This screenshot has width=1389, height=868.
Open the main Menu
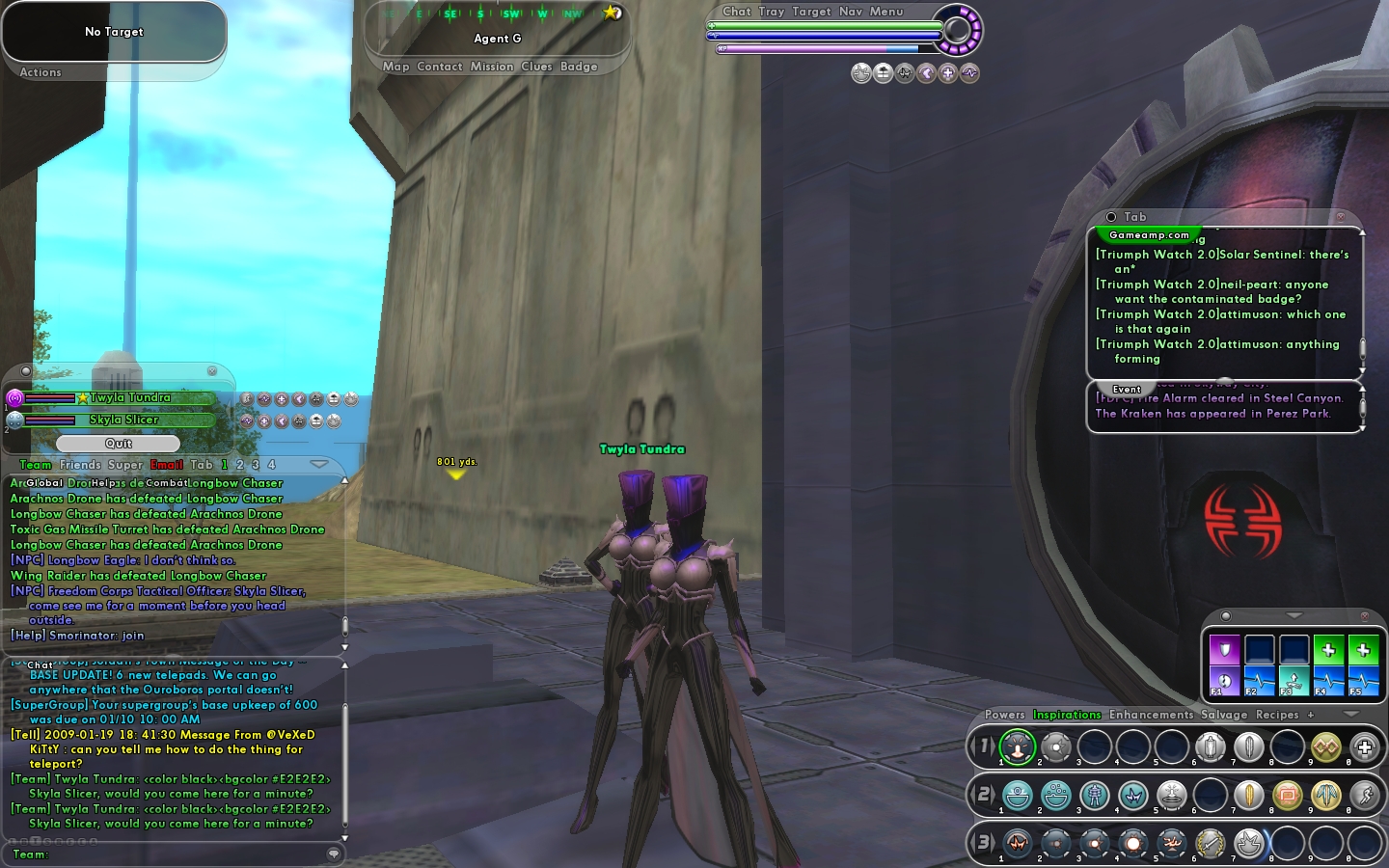[x=886, y=12]
